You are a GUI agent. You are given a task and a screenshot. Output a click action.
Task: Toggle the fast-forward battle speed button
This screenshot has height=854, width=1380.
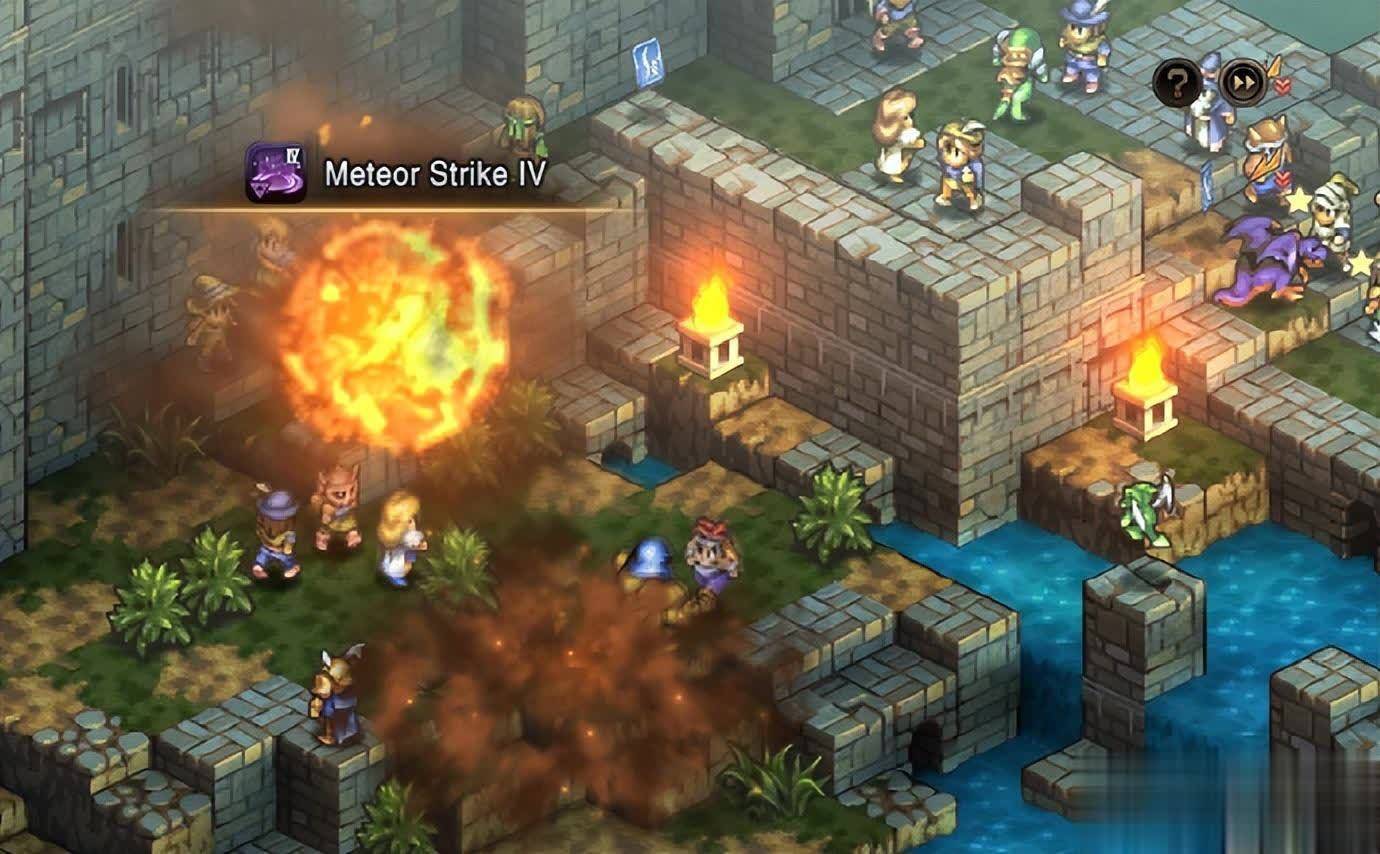[x=1242, y=83]
